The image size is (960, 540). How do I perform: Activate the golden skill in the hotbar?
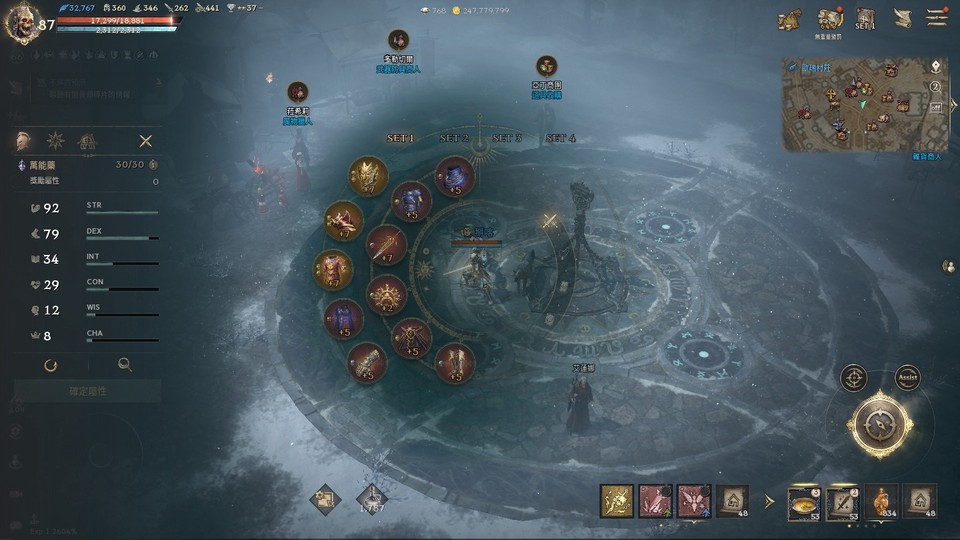click(616, 501)
